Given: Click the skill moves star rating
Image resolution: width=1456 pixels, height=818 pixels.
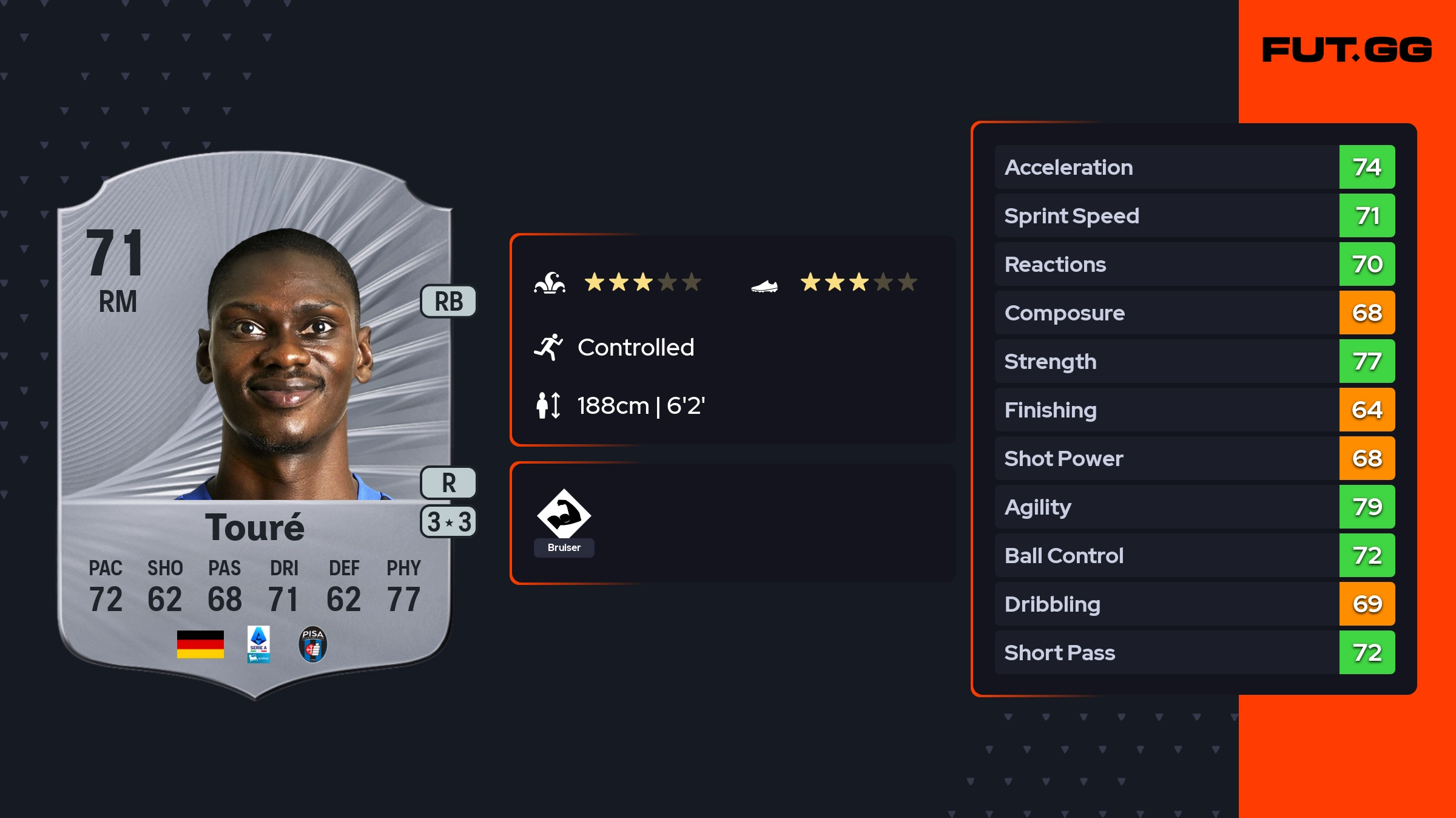Looking at the screenshot, I should pos(642,282).
